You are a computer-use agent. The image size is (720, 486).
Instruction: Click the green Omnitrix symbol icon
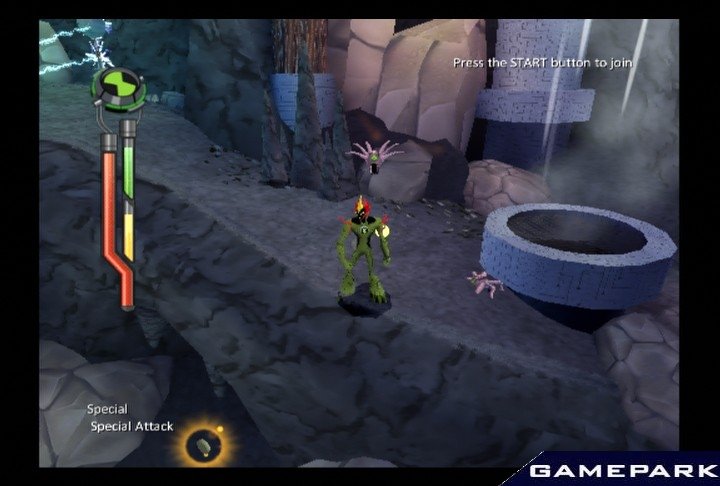(118, 87)
